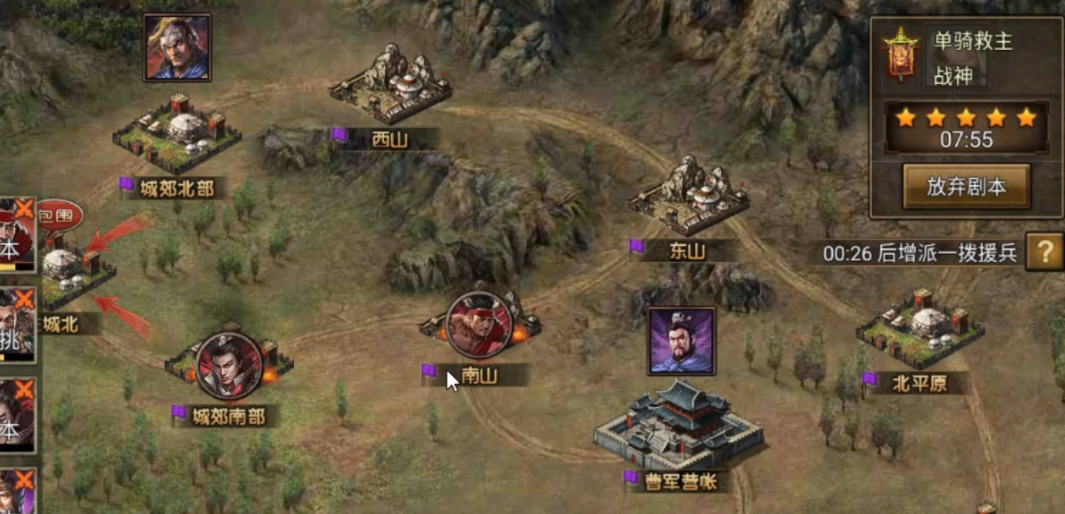Image resolution: width=1065 pixels, height=514 pixels.
Task: Click the purple-robed general portrait above 曹军营帐
Action: (681, 341)
